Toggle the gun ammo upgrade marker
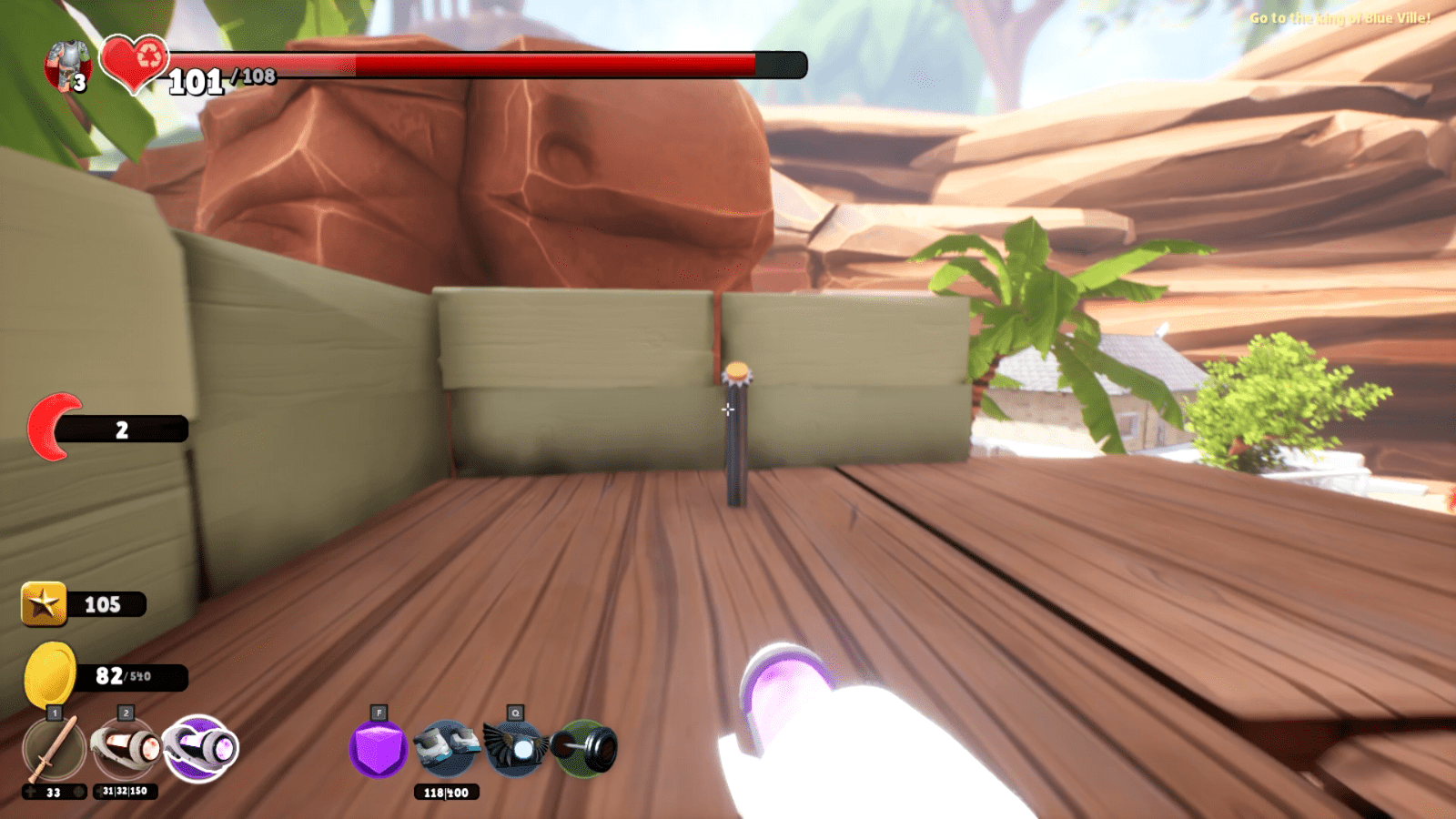 click(100, 793)
